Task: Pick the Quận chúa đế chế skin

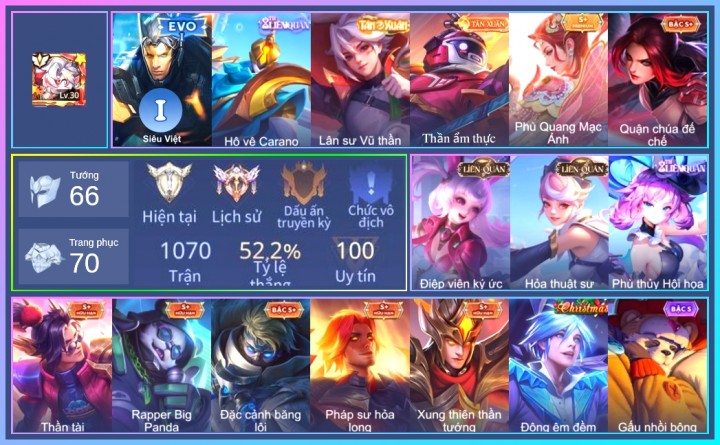Action: [x=657, y=80]
